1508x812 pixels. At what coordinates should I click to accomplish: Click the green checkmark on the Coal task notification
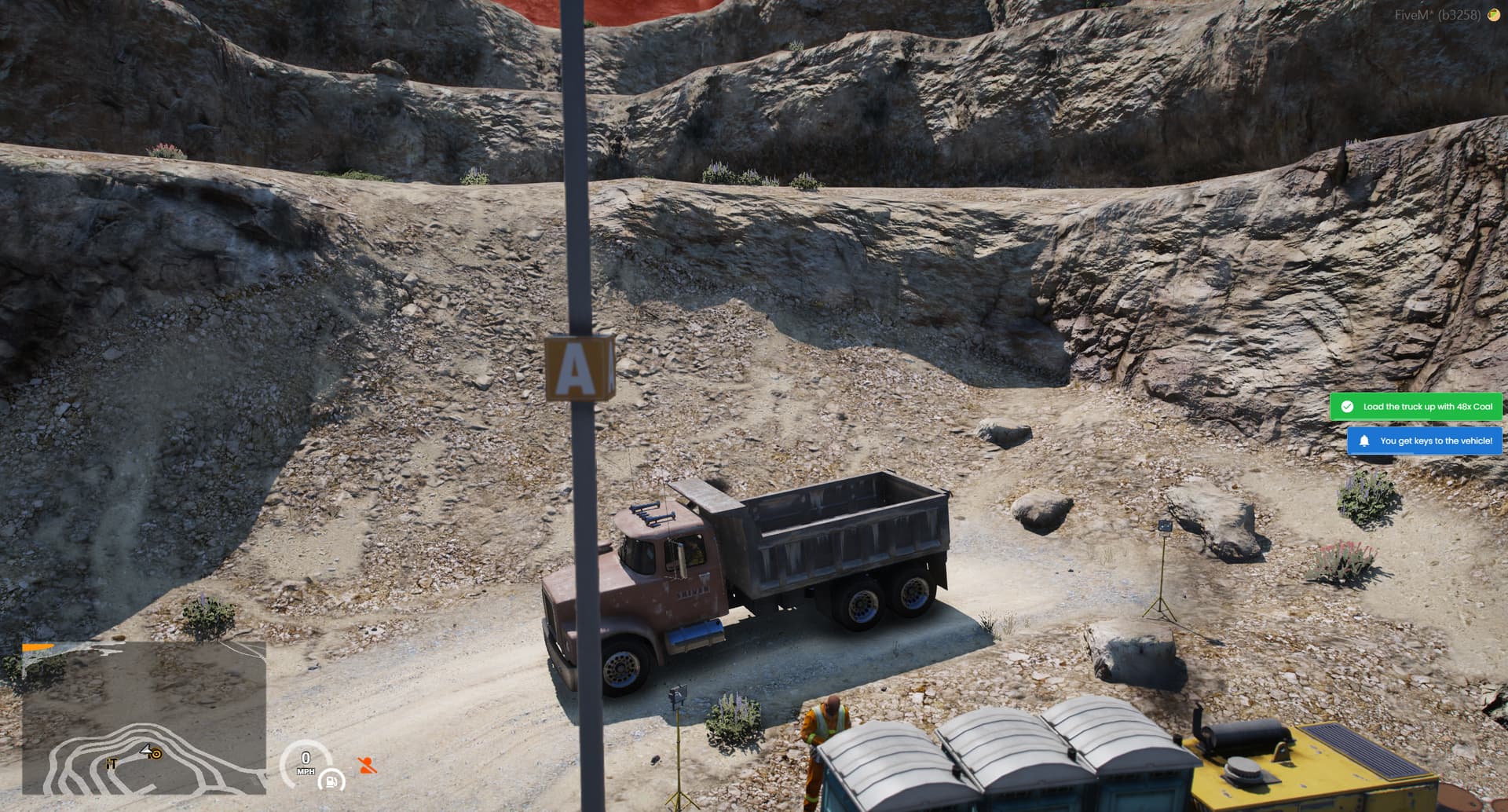(x=1349, y=407)
